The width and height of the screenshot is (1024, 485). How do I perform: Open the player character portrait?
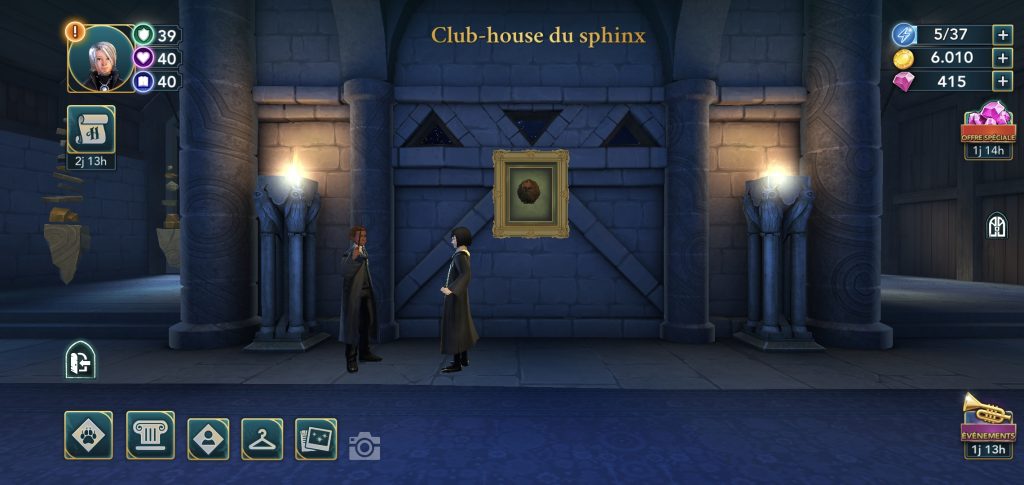pyautogui.click(x=100, y=58)
